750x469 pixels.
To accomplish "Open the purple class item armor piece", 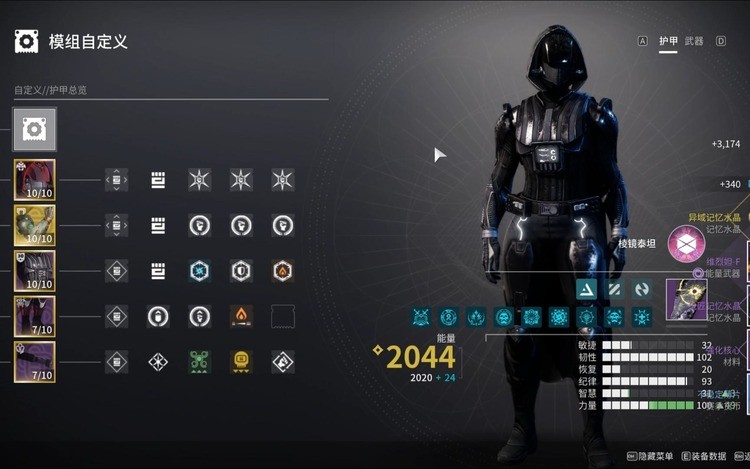I will pos(34,362).
